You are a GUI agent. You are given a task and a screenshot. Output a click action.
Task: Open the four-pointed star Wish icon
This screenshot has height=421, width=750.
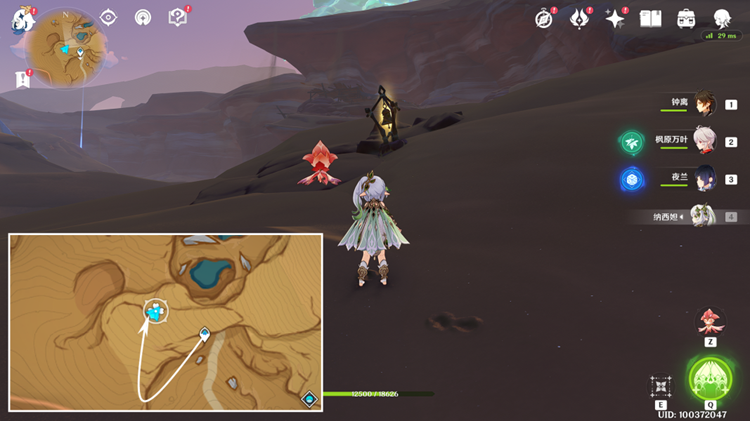(614, 19)
